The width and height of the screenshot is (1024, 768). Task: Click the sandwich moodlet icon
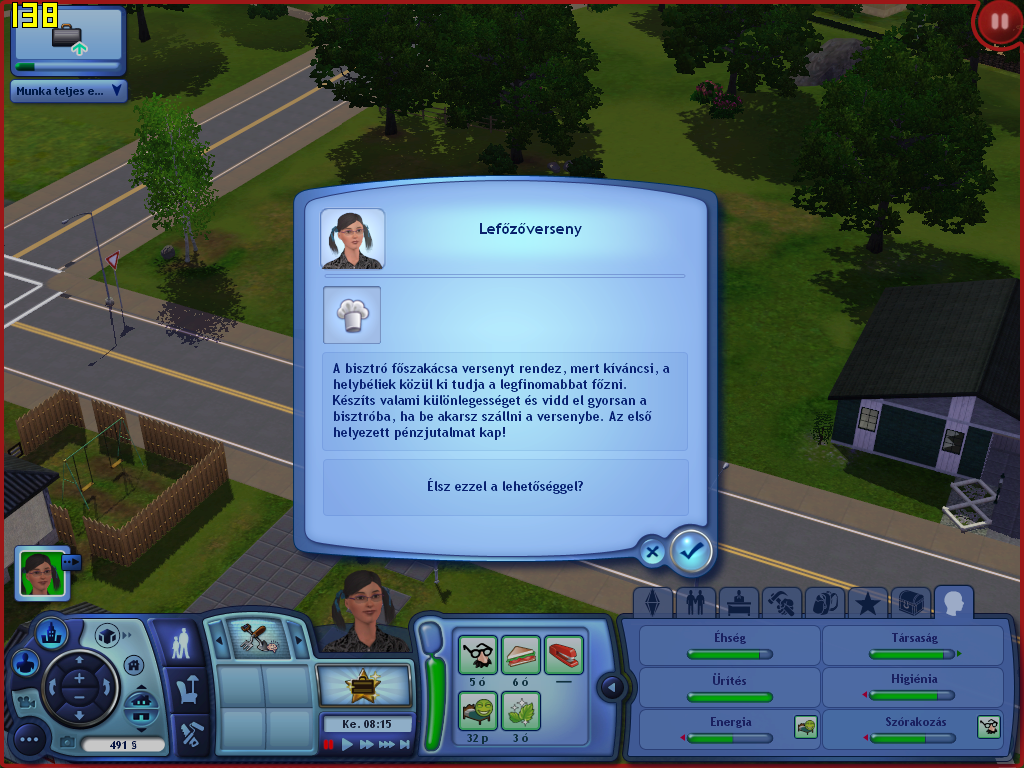click(520, 654)
